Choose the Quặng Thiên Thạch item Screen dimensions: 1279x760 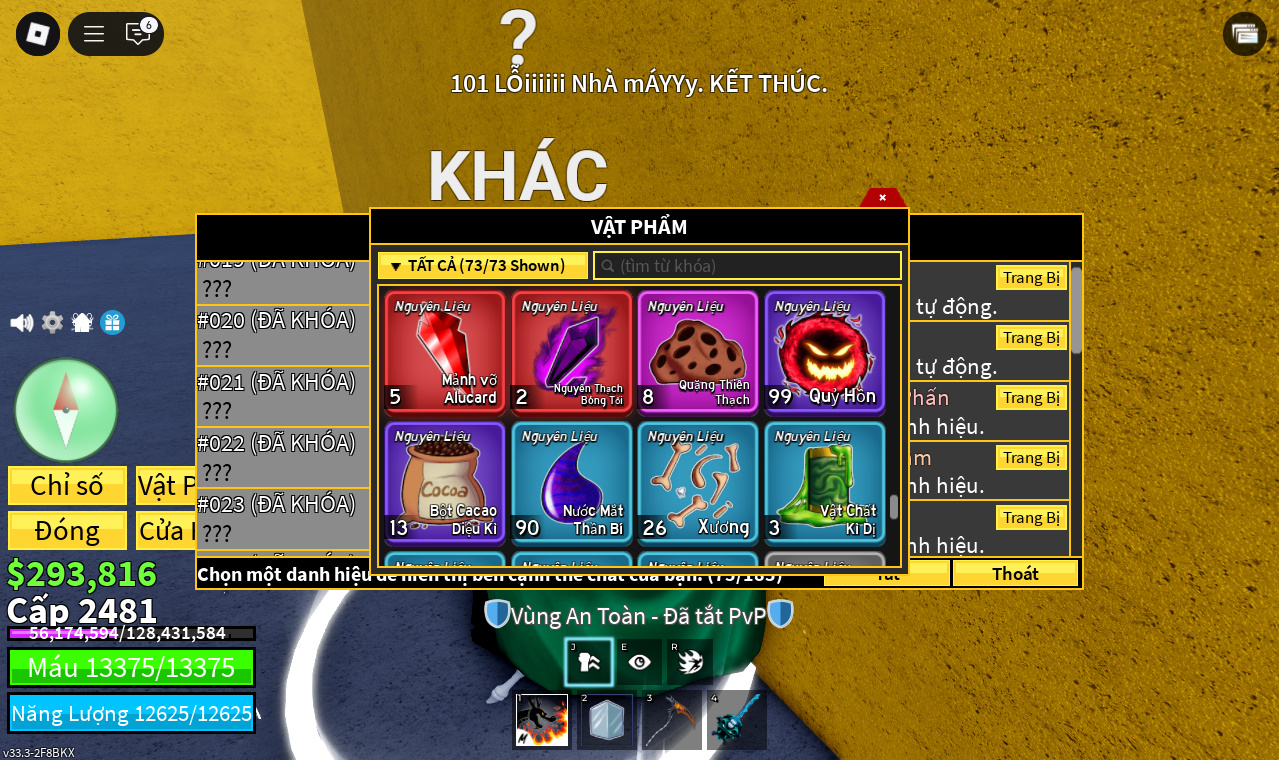[x=698, y=351]
